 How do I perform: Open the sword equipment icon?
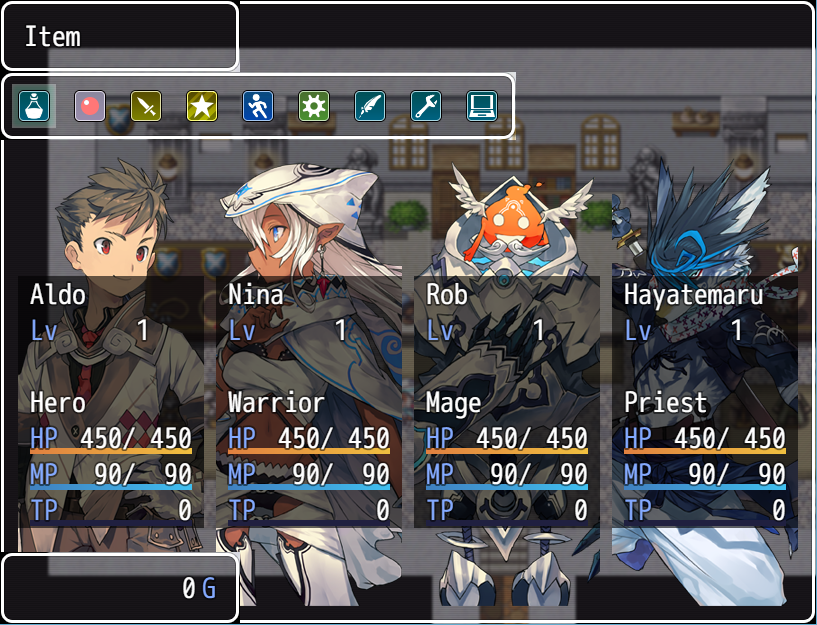click(146, 106)
